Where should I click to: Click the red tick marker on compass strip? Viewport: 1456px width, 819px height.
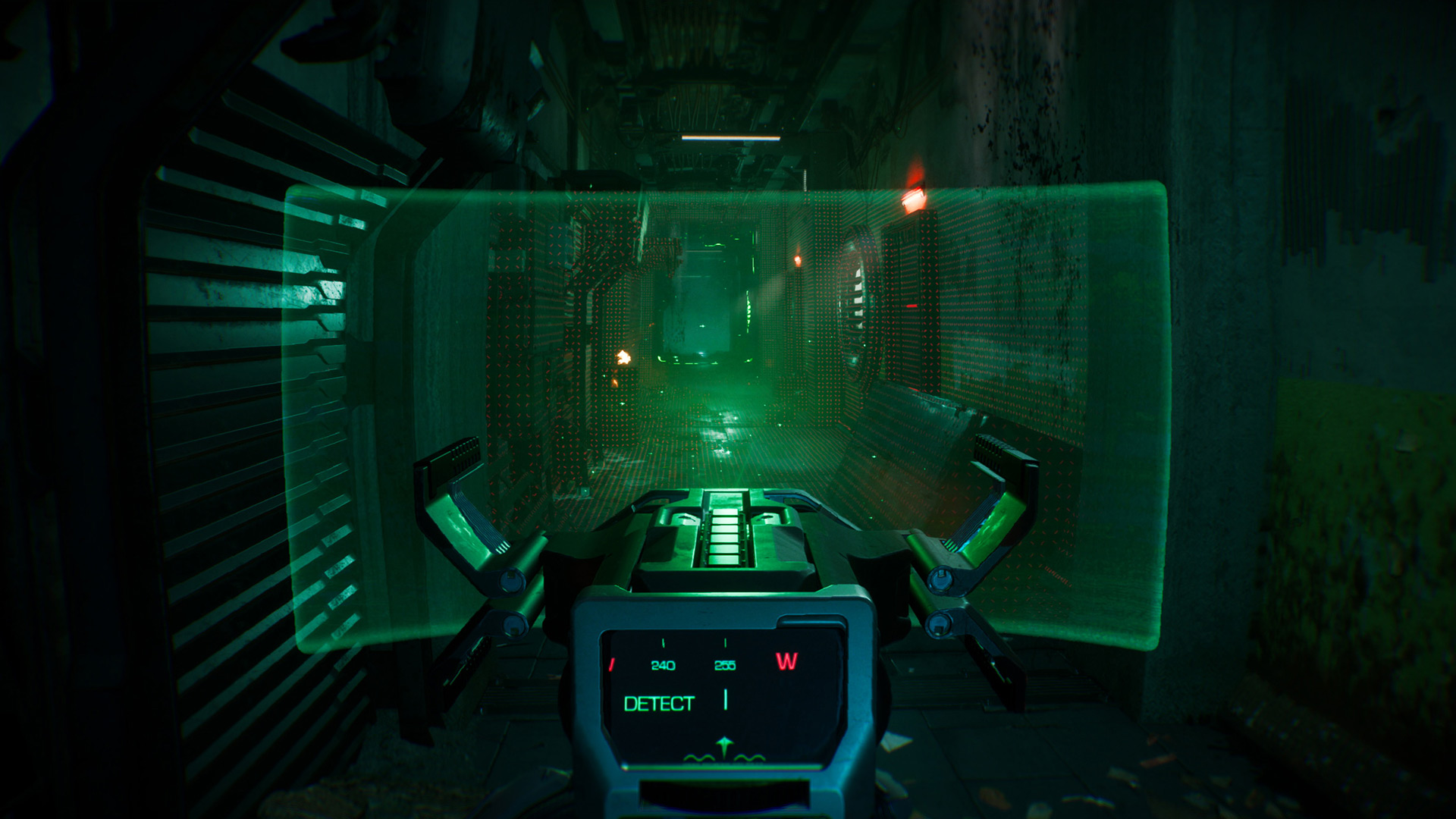pos(612,663)
